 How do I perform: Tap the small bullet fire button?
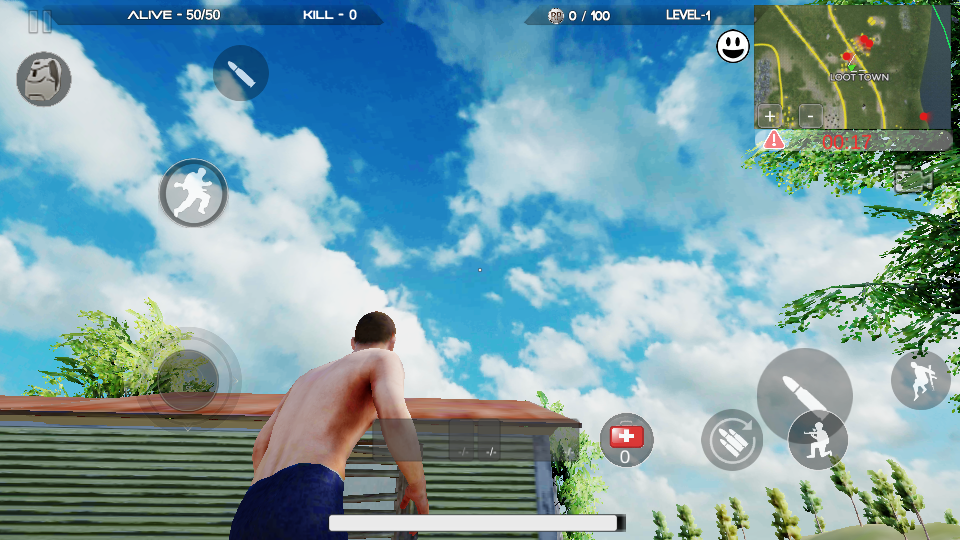pos(241,73)
